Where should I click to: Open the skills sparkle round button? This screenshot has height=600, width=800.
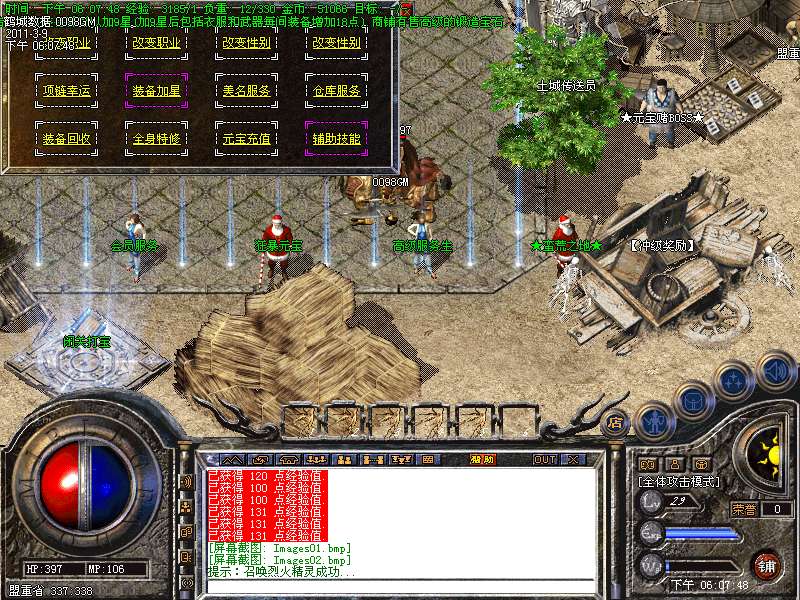[x=735, y=380]
